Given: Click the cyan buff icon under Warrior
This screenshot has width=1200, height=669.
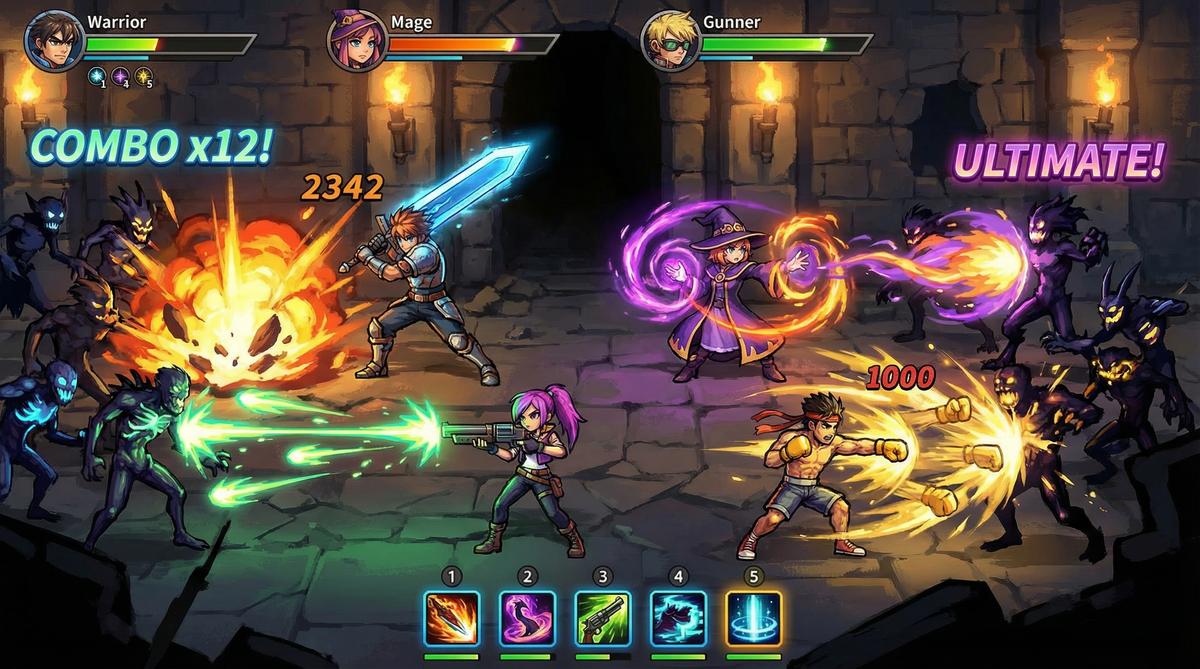Looking at the screenshot, I should 96,76.
